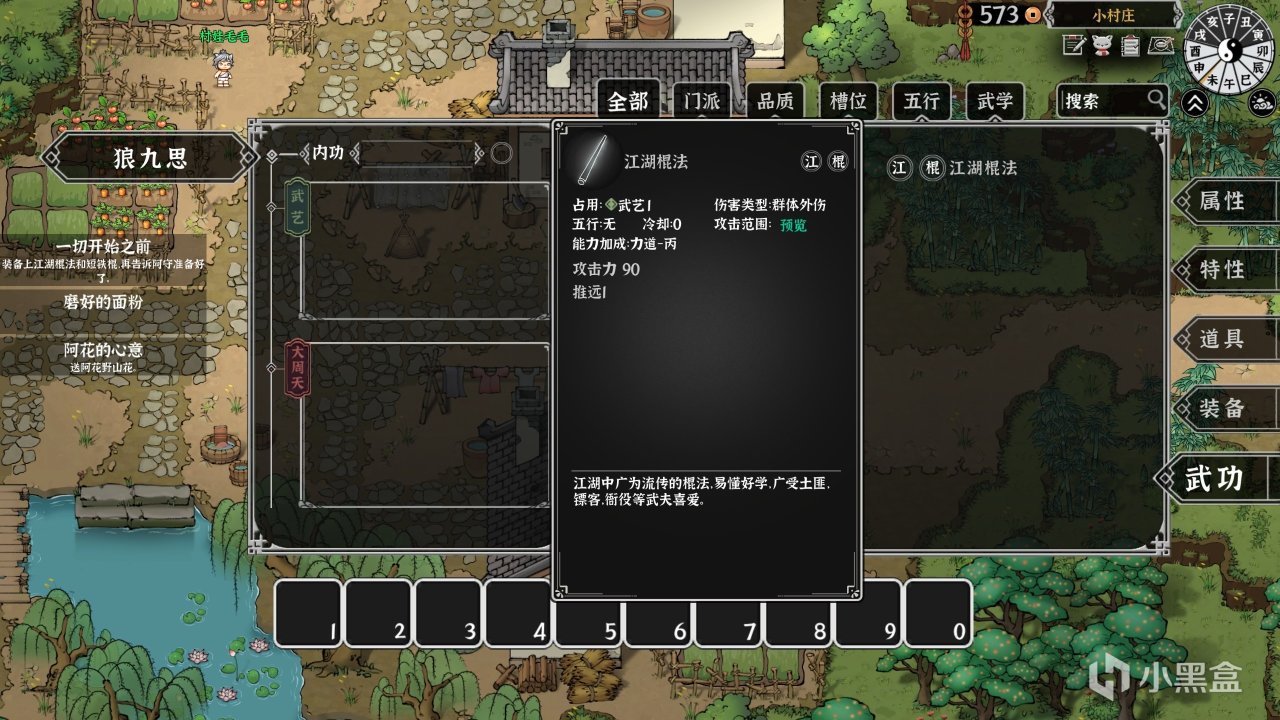
Task: Open the journal/notes icon near the minimap
Action: click(x=1073, y=44)
